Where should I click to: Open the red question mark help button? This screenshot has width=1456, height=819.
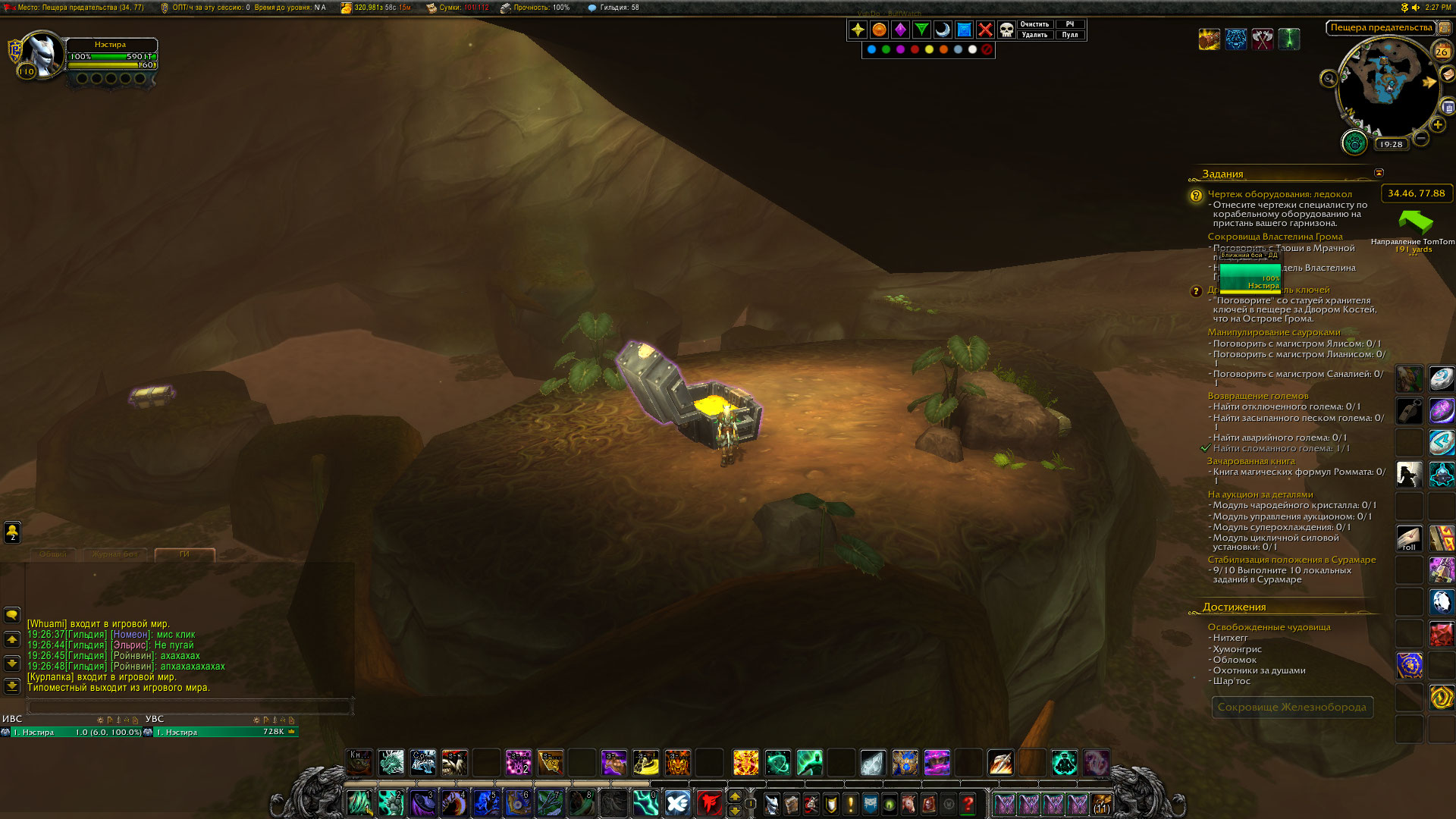[x=968, y=803]
